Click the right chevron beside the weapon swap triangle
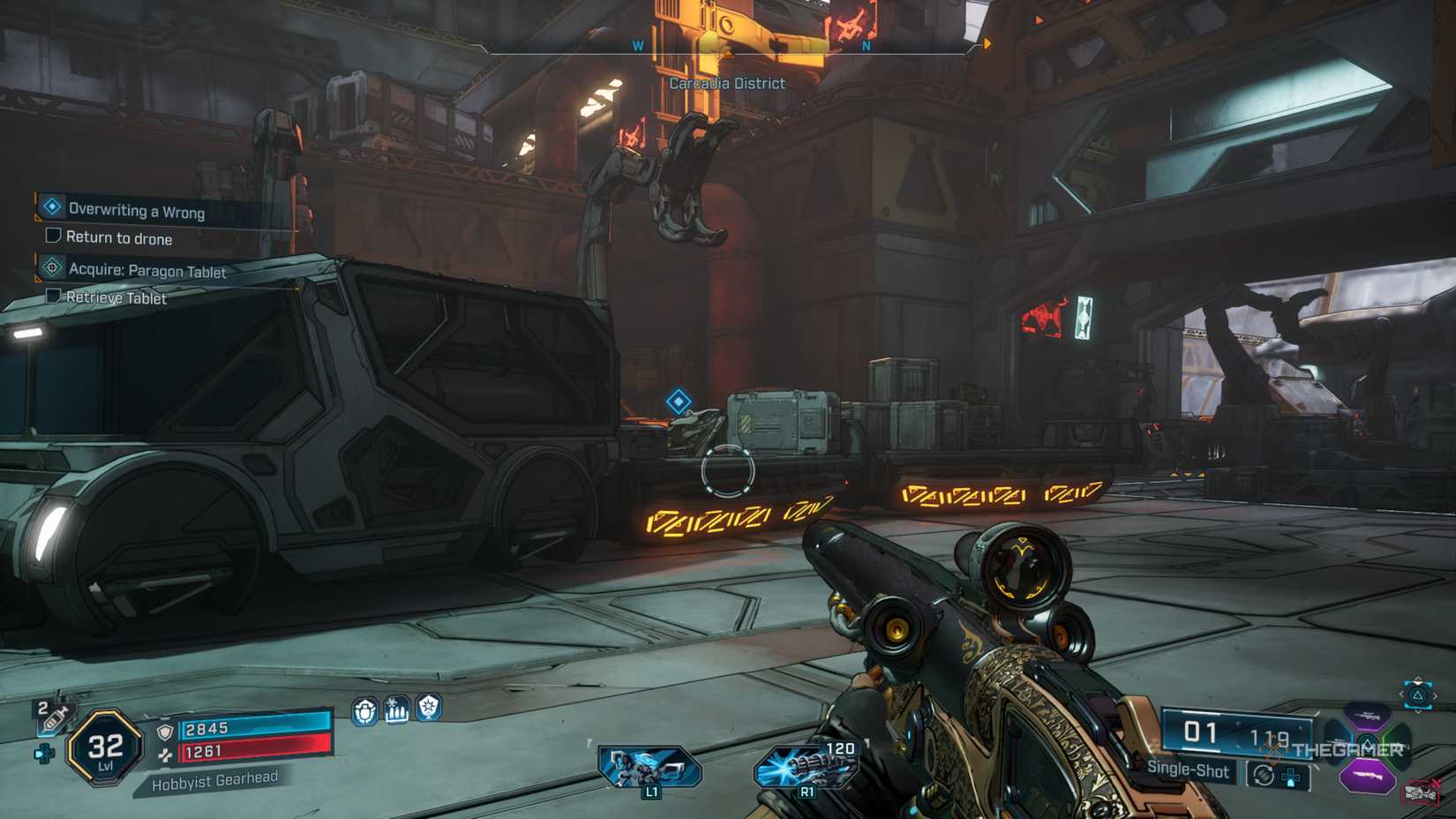 click(1435, 695)
